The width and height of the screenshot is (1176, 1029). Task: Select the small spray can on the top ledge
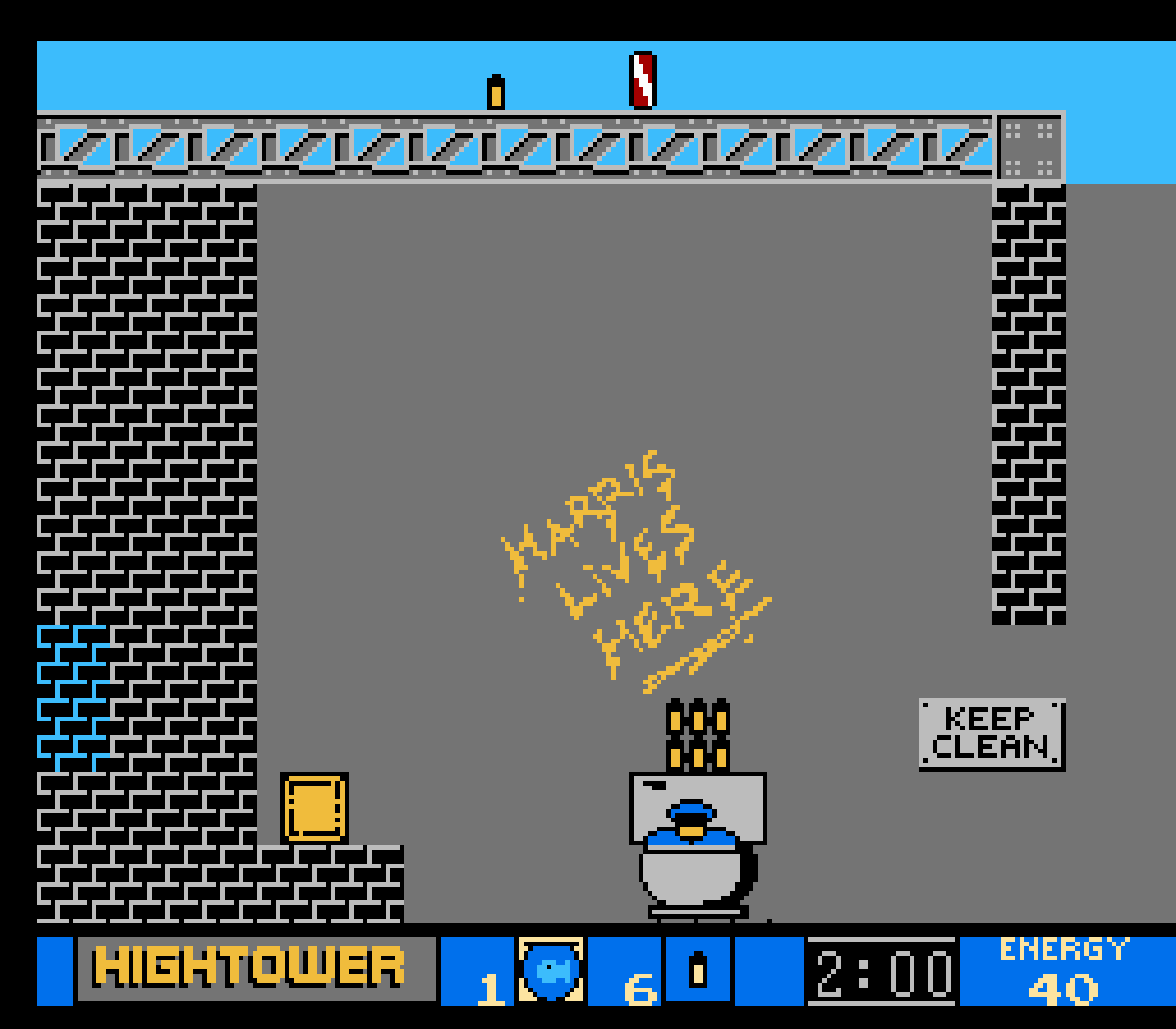click(495, 91)
